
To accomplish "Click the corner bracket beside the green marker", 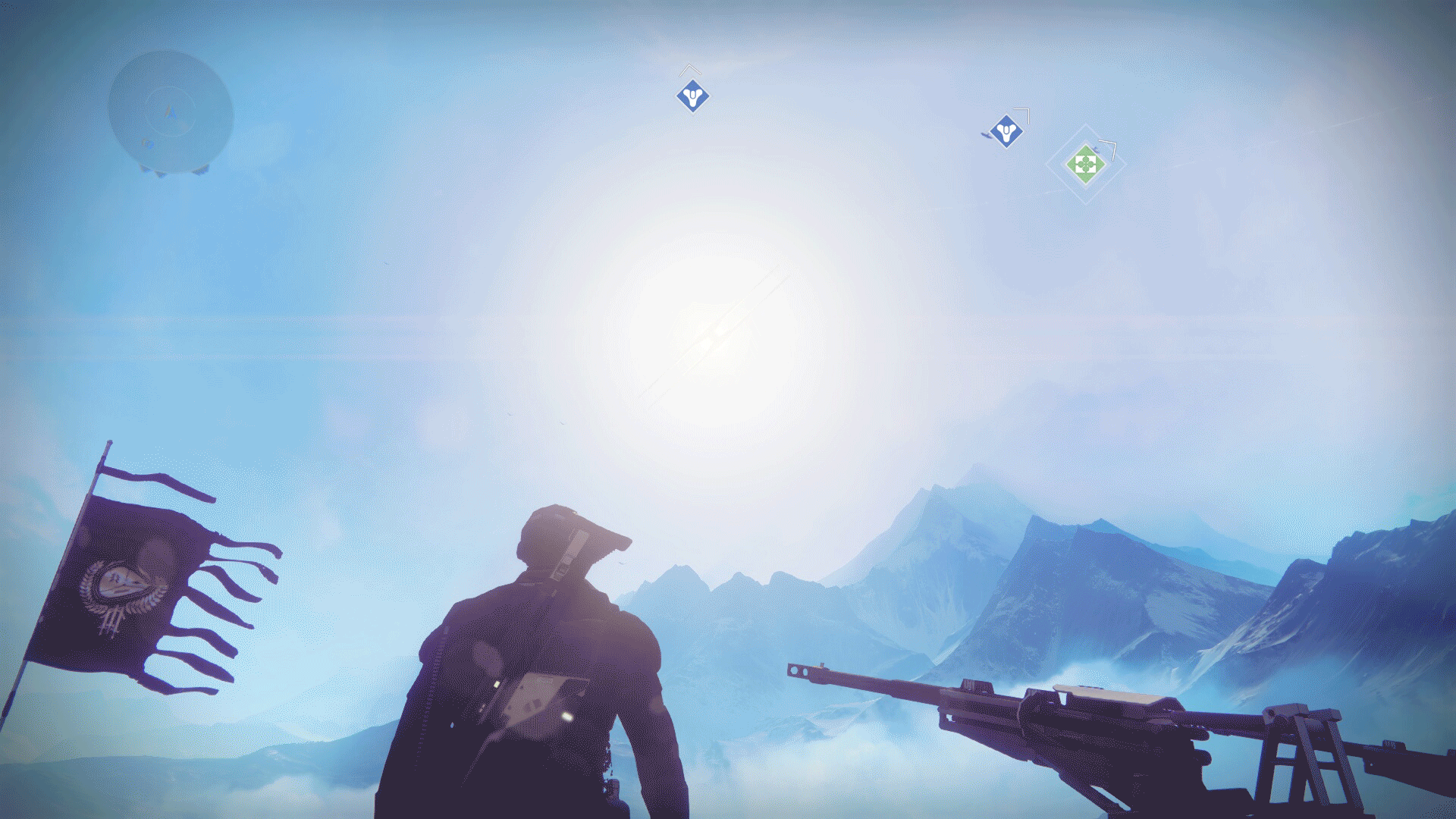I will 1109,144.
